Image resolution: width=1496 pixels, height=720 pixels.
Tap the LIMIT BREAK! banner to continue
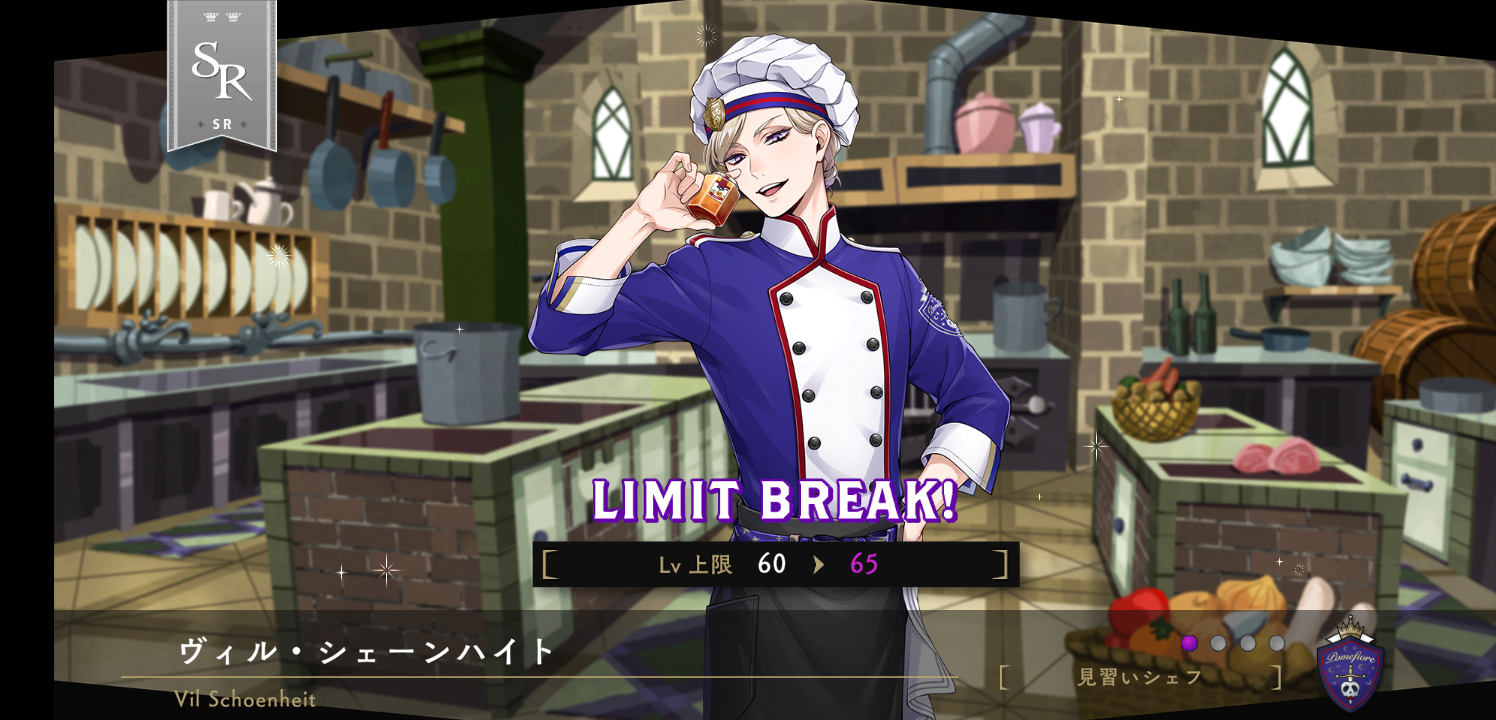[x=775, y=501]
